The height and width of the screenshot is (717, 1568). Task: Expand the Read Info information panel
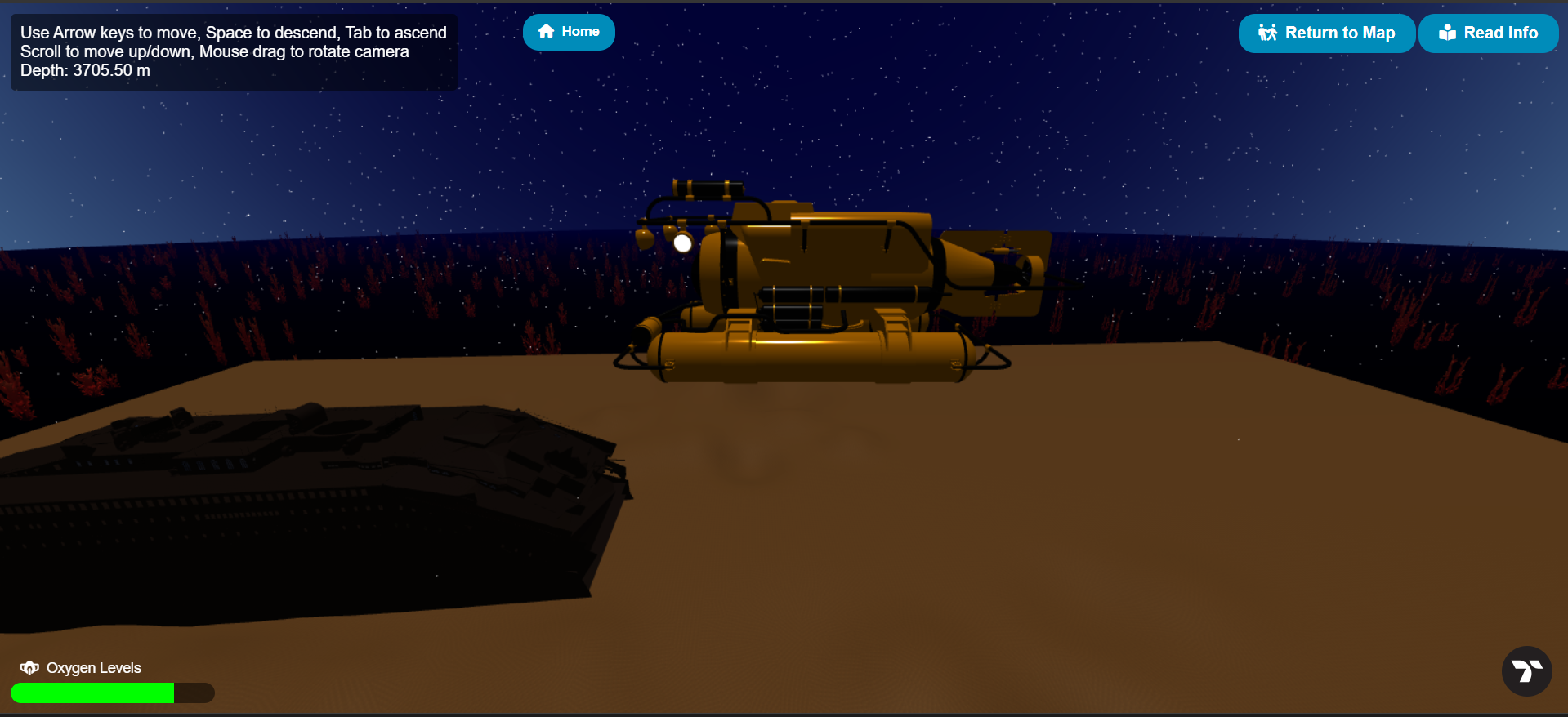coord(1488,33)
